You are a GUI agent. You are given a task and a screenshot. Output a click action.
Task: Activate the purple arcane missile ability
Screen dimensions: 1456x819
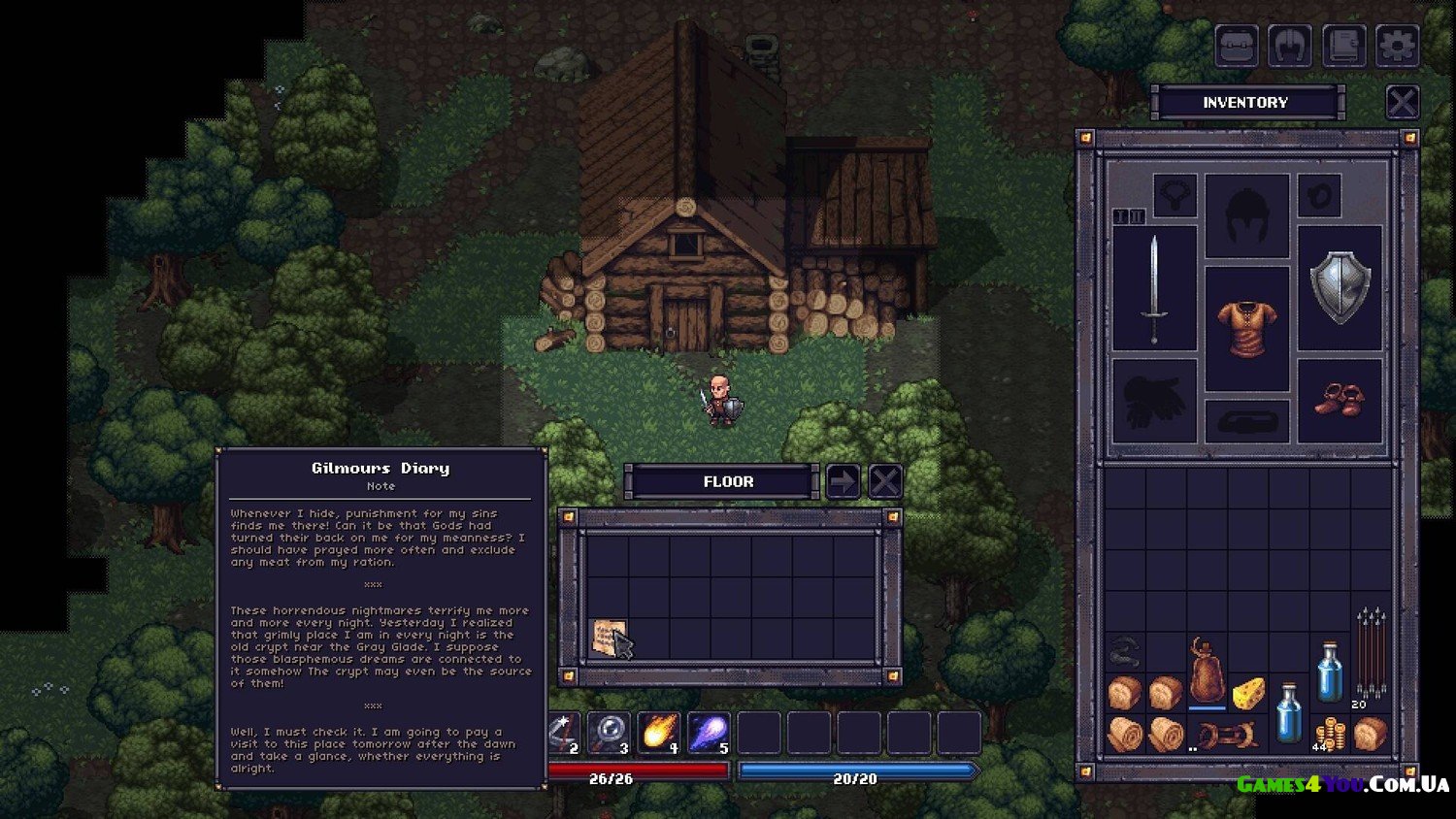pyautogui.click(x=709, y=733)
